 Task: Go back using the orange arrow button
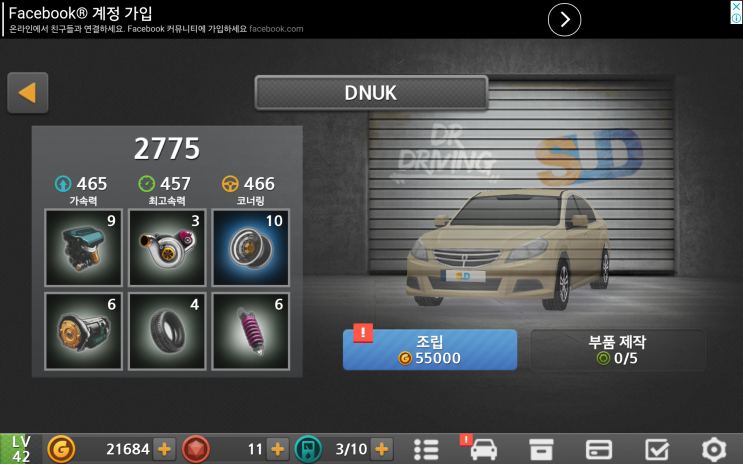click(x=27, y=93)
